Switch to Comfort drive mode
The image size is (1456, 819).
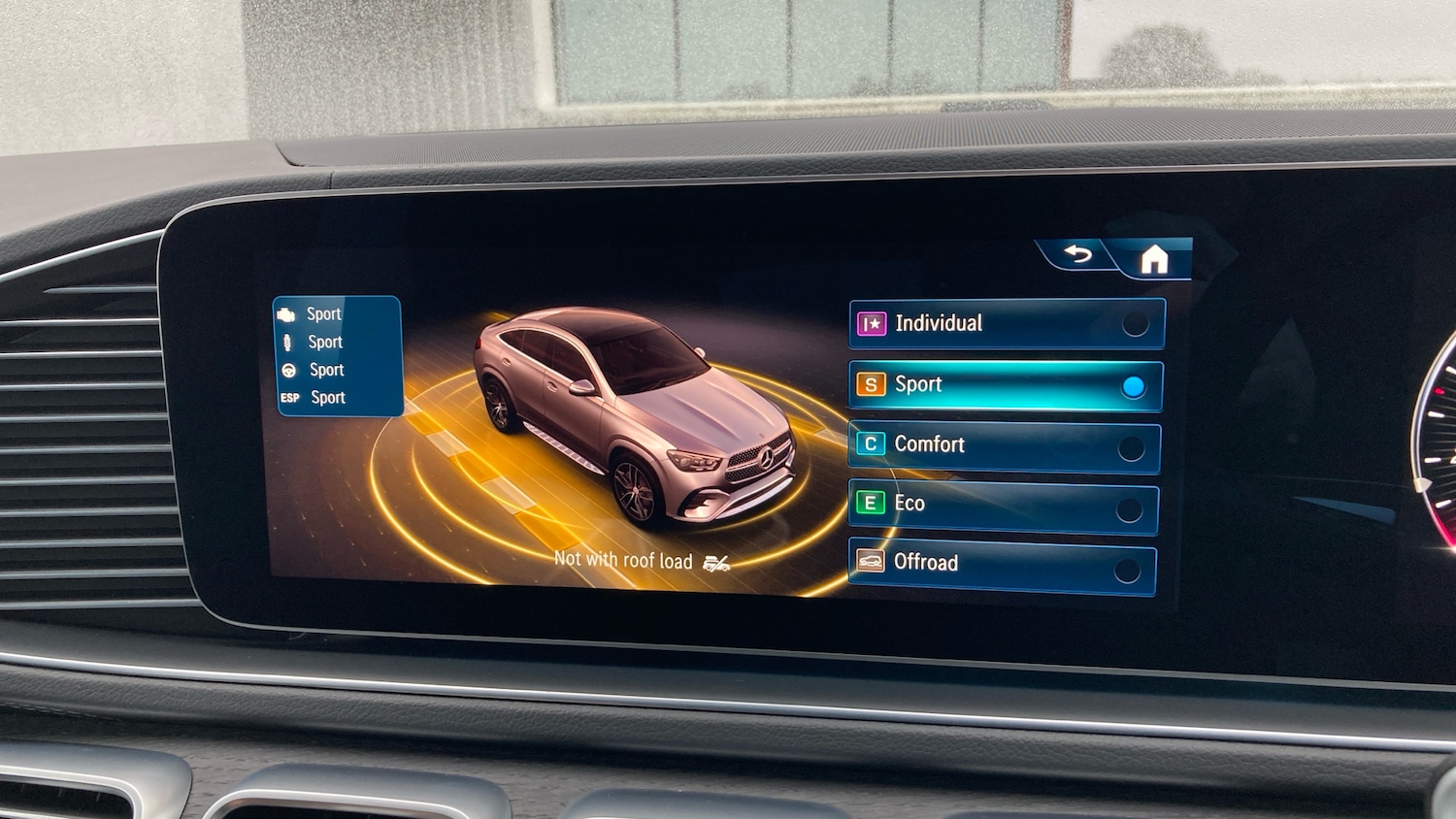[x=1005, y=445]
